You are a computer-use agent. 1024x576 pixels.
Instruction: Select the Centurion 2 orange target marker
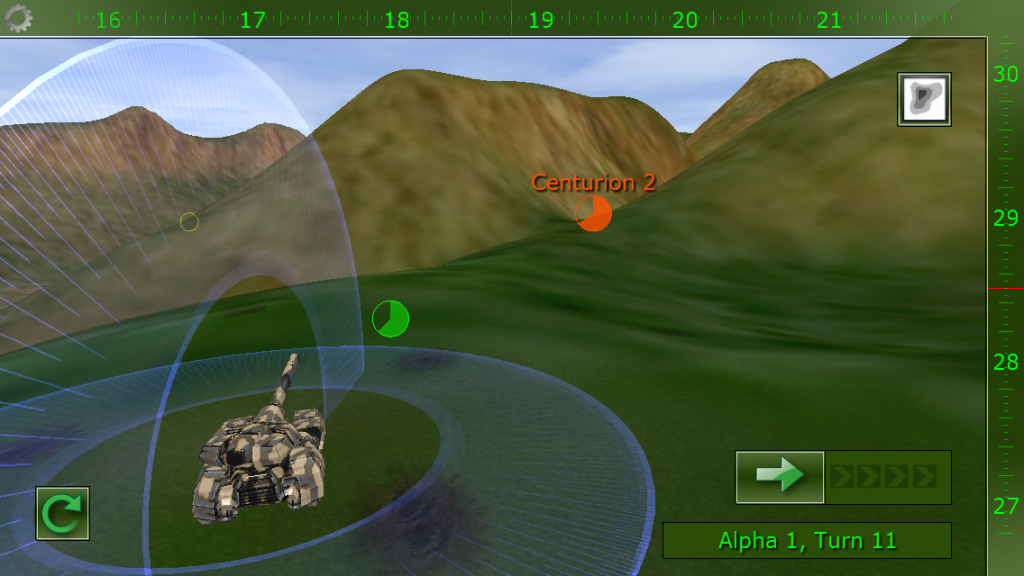pos(593,213)
